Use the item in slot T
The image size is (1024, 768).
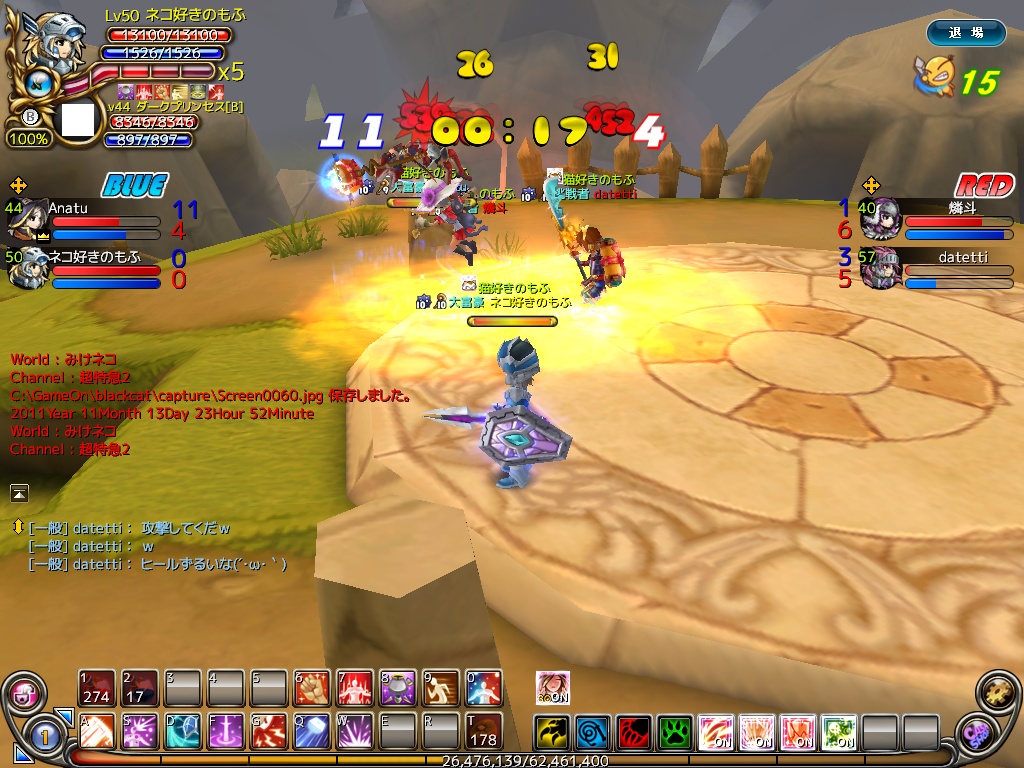(x=484, y=732)
